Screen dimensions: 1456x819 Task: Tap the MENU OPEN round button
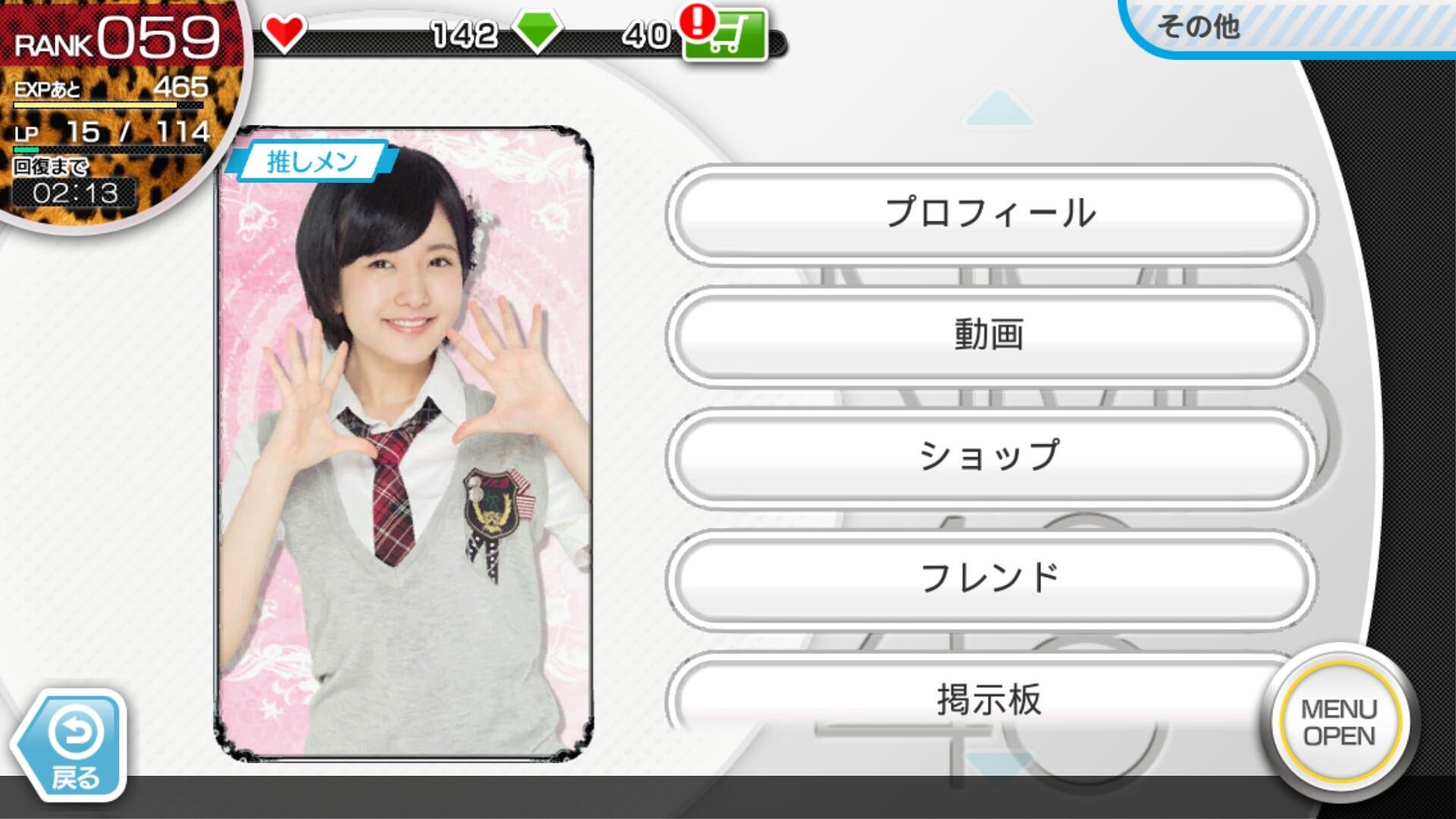[x=1338, y=722]
